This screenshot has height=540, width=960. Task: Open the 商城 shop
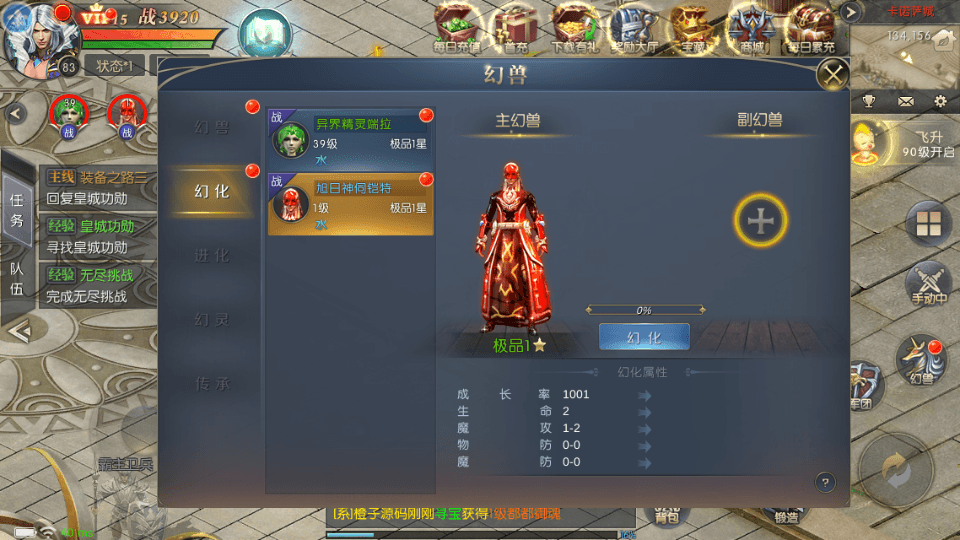coord(752,27)
